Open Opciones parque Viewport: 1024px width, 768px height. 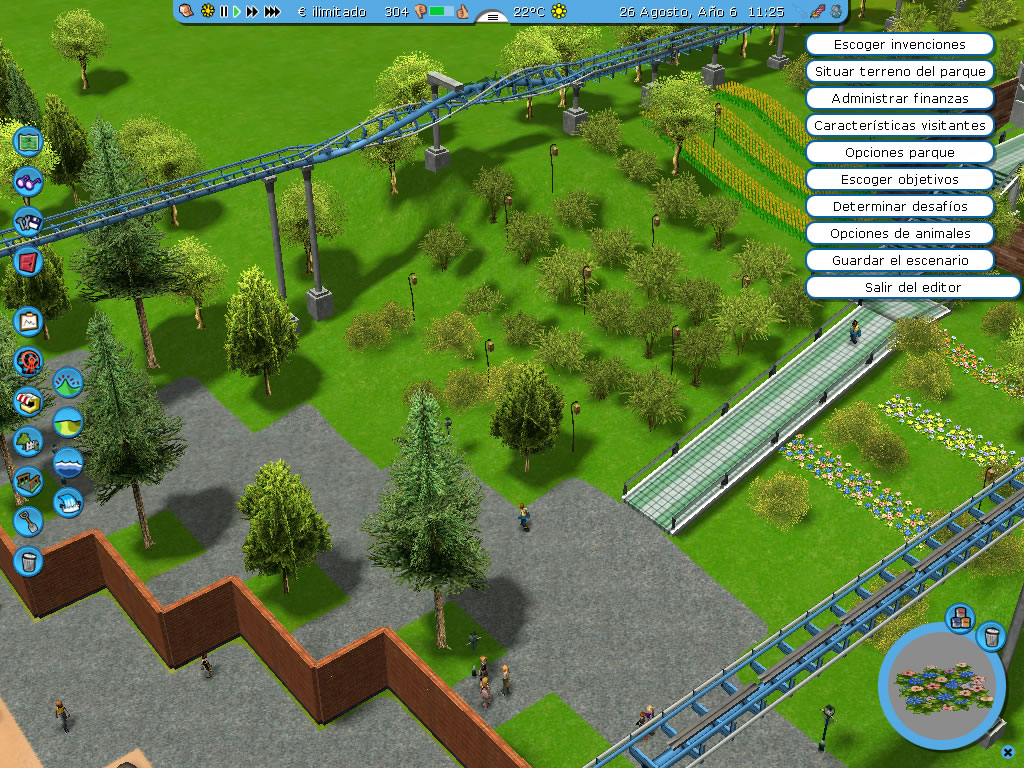(899, 153)
